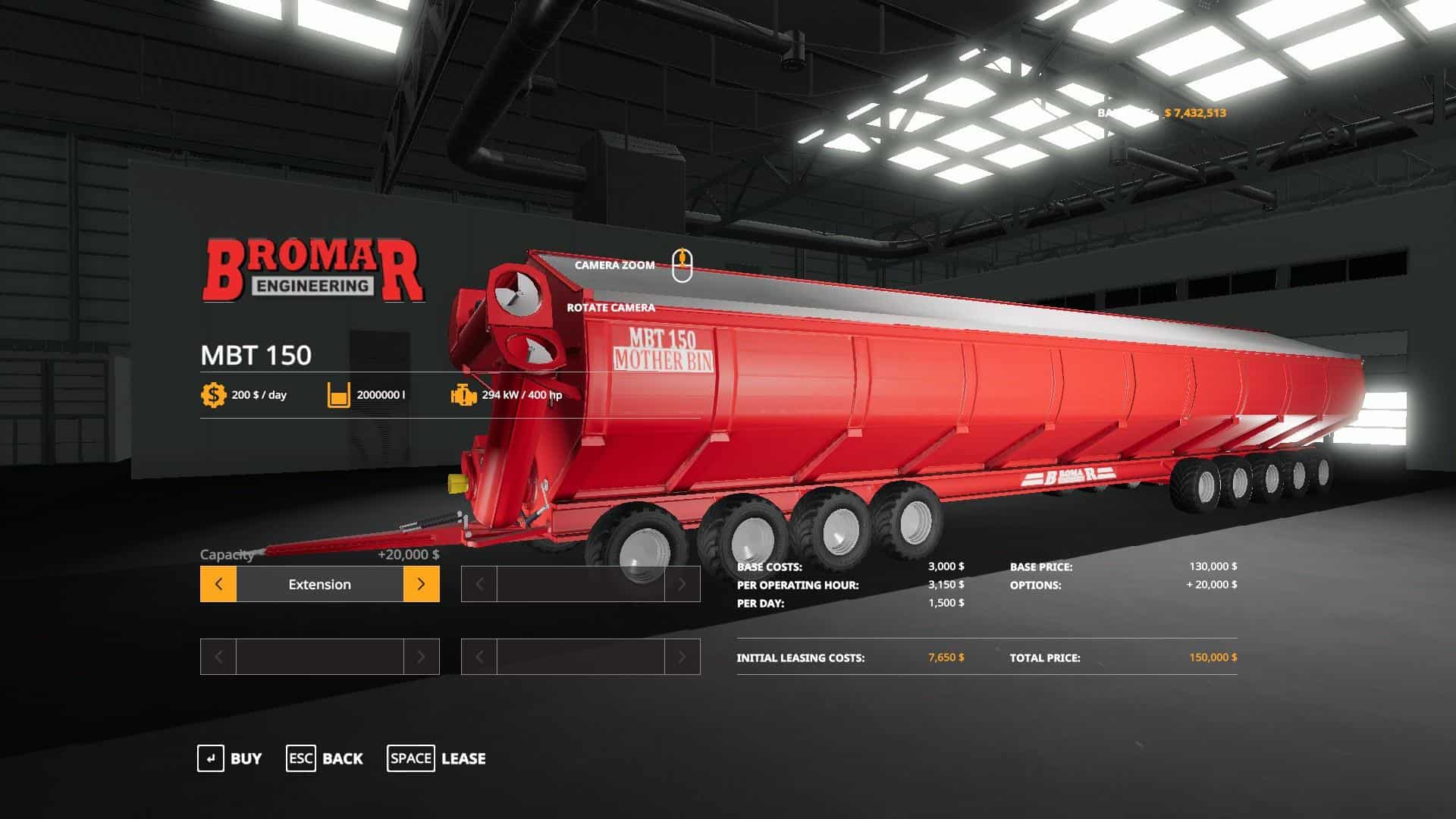This screenshot has height=819, width=1456.
Task: Buy the MBT 150 mother bin
Action: click(230, 758)
